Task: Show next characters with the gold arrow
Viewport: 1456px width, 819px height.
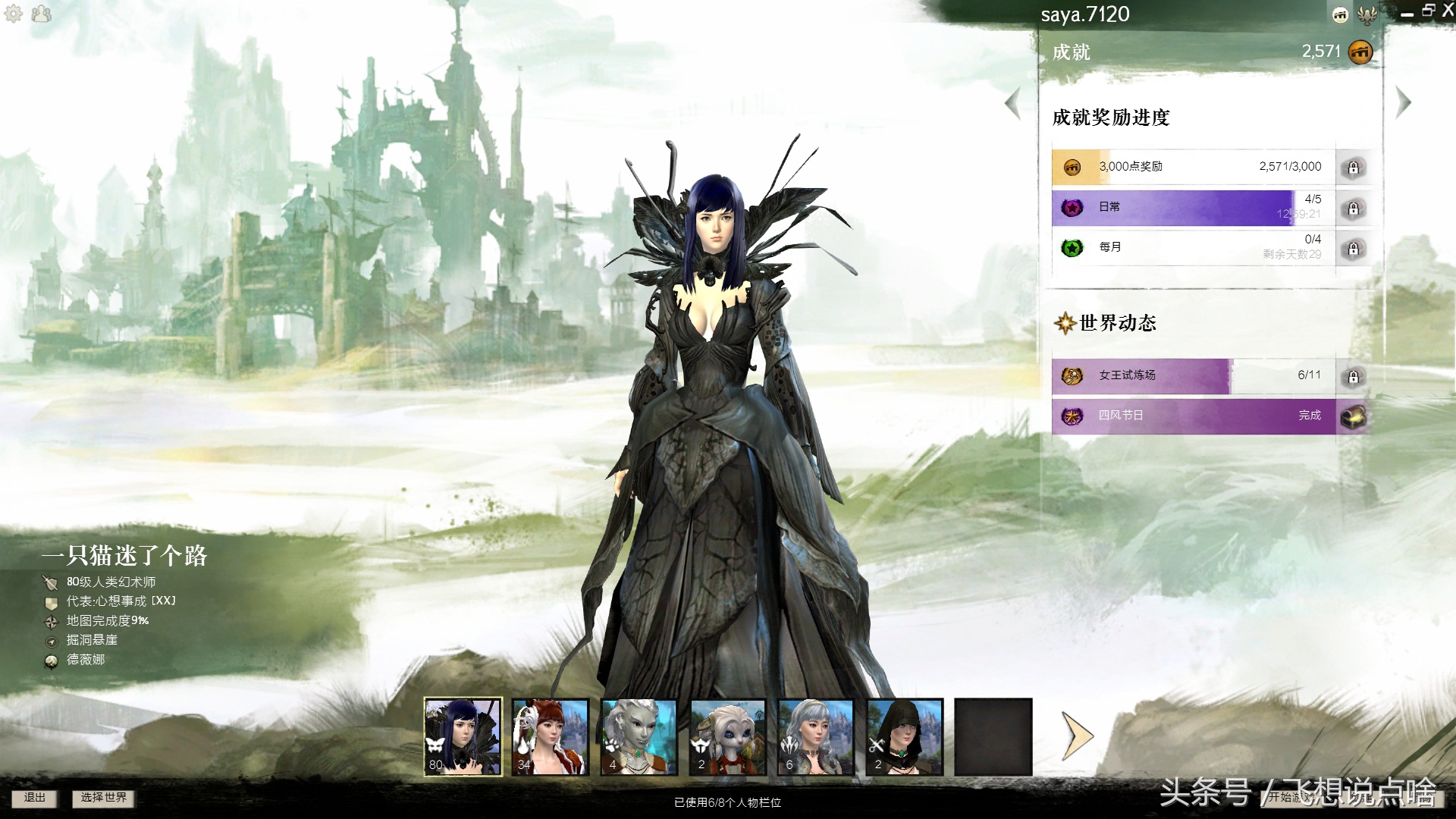Action: (1077, 736)
